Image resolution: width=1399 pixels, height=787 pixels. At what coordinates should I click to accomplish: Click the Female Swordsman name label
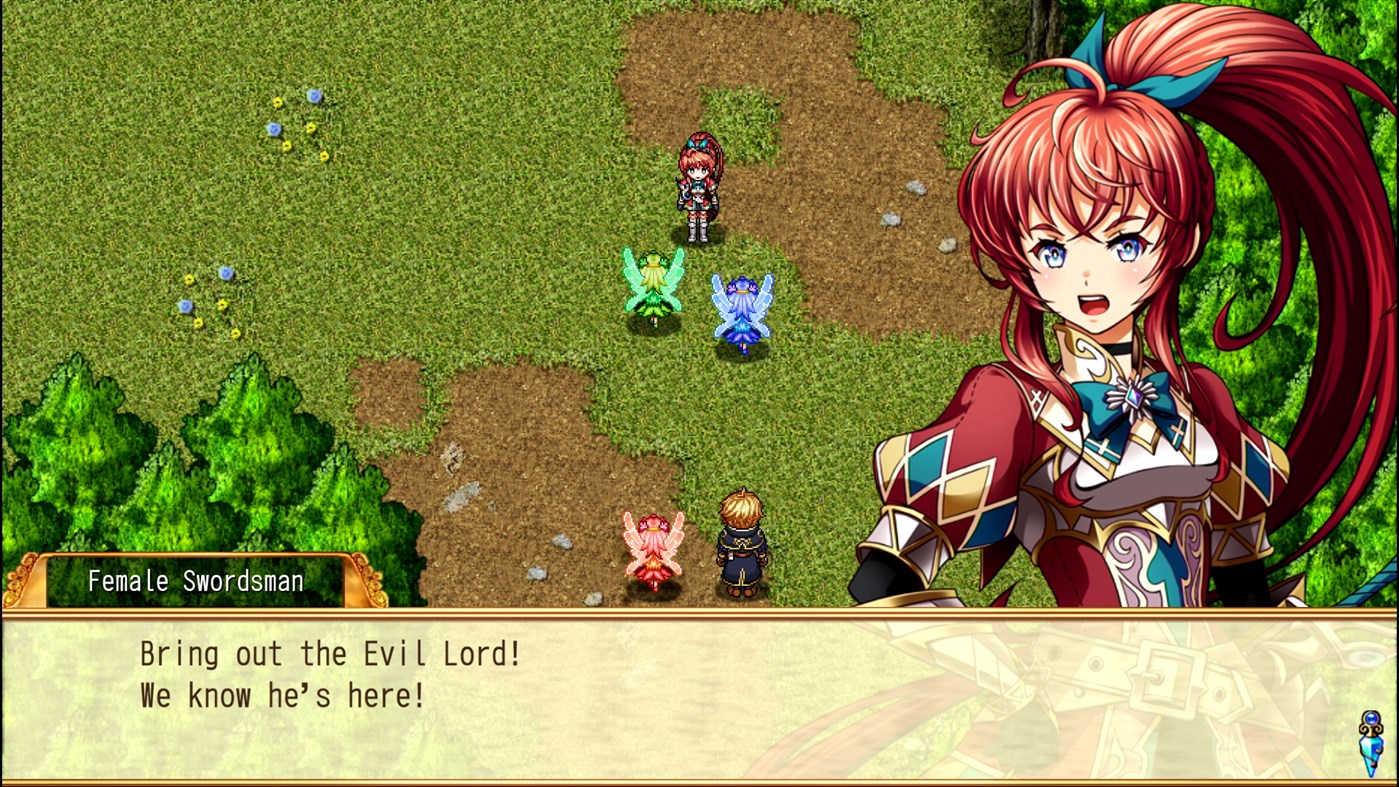(x=195, y=580)
